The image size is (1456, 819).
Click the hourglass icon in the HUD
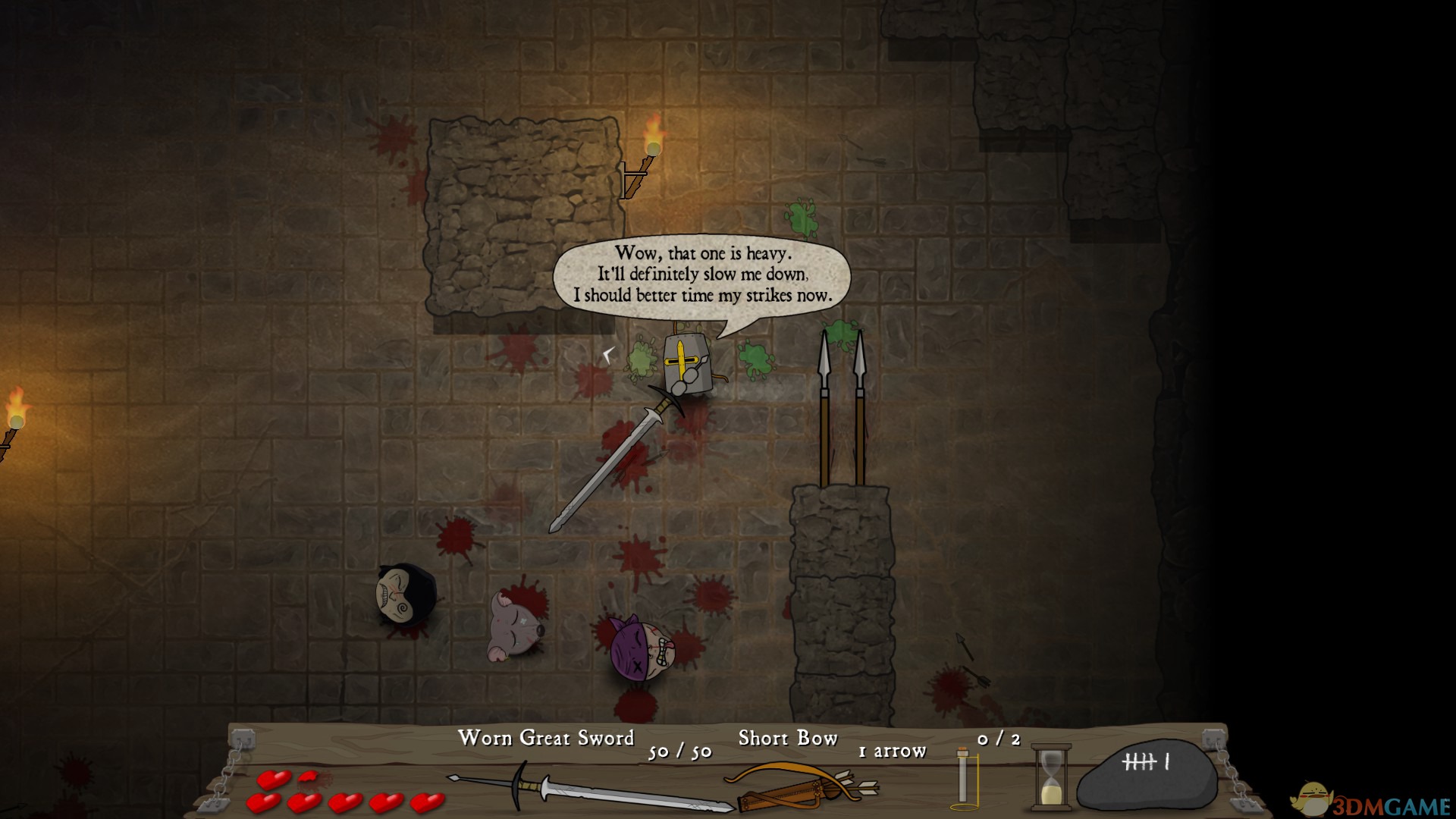[x=1051, y=777]
